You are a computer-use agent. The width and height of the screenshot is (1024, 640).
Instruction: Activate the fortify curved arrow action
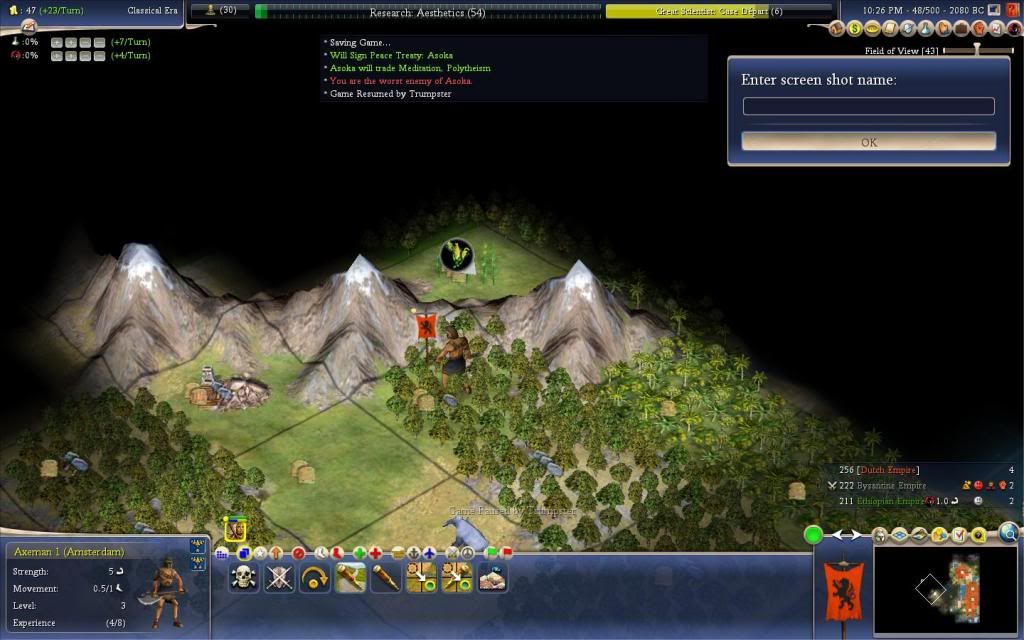tap(315, 577)
